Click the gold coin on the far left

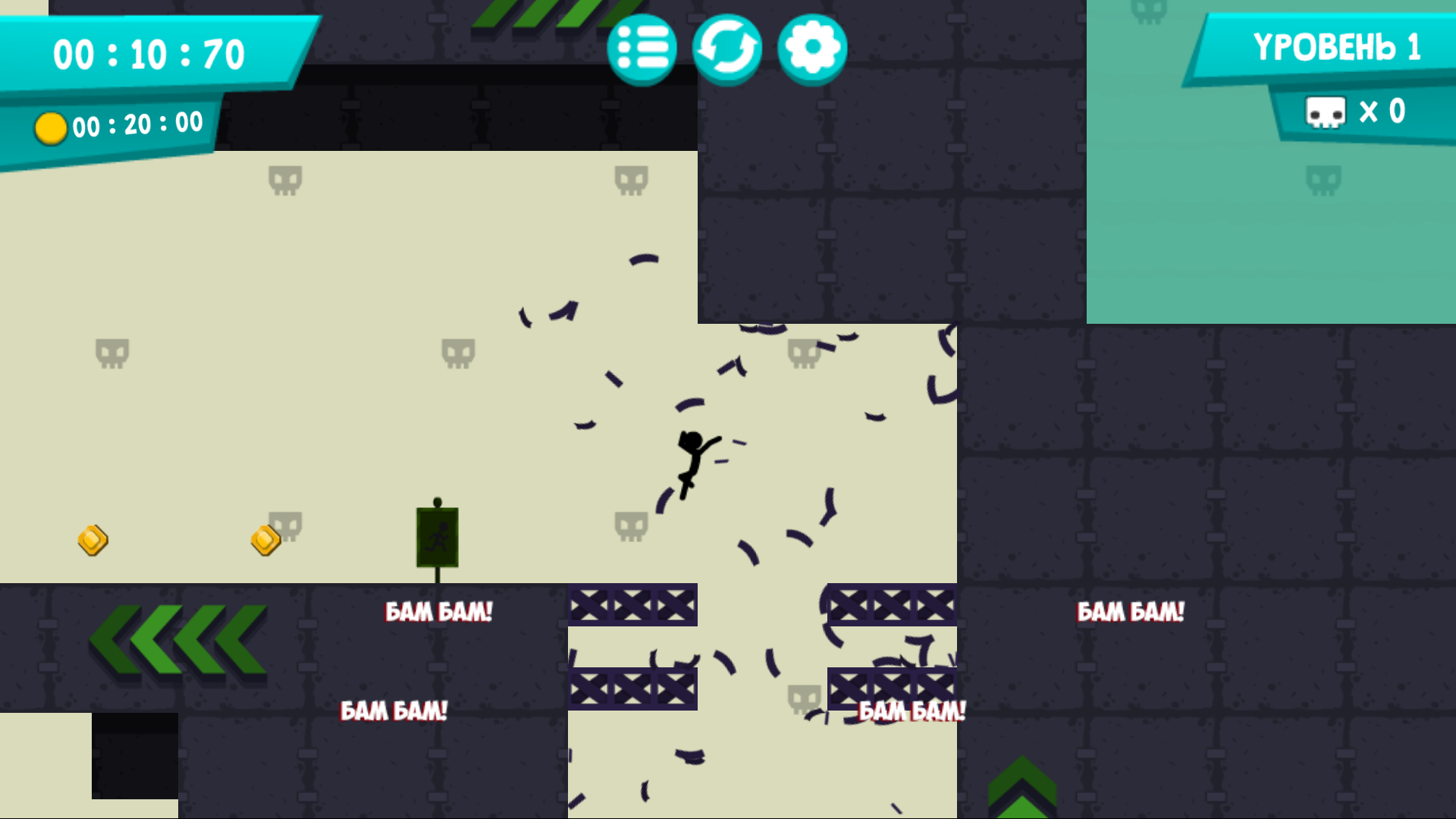(x=93, y=540)
